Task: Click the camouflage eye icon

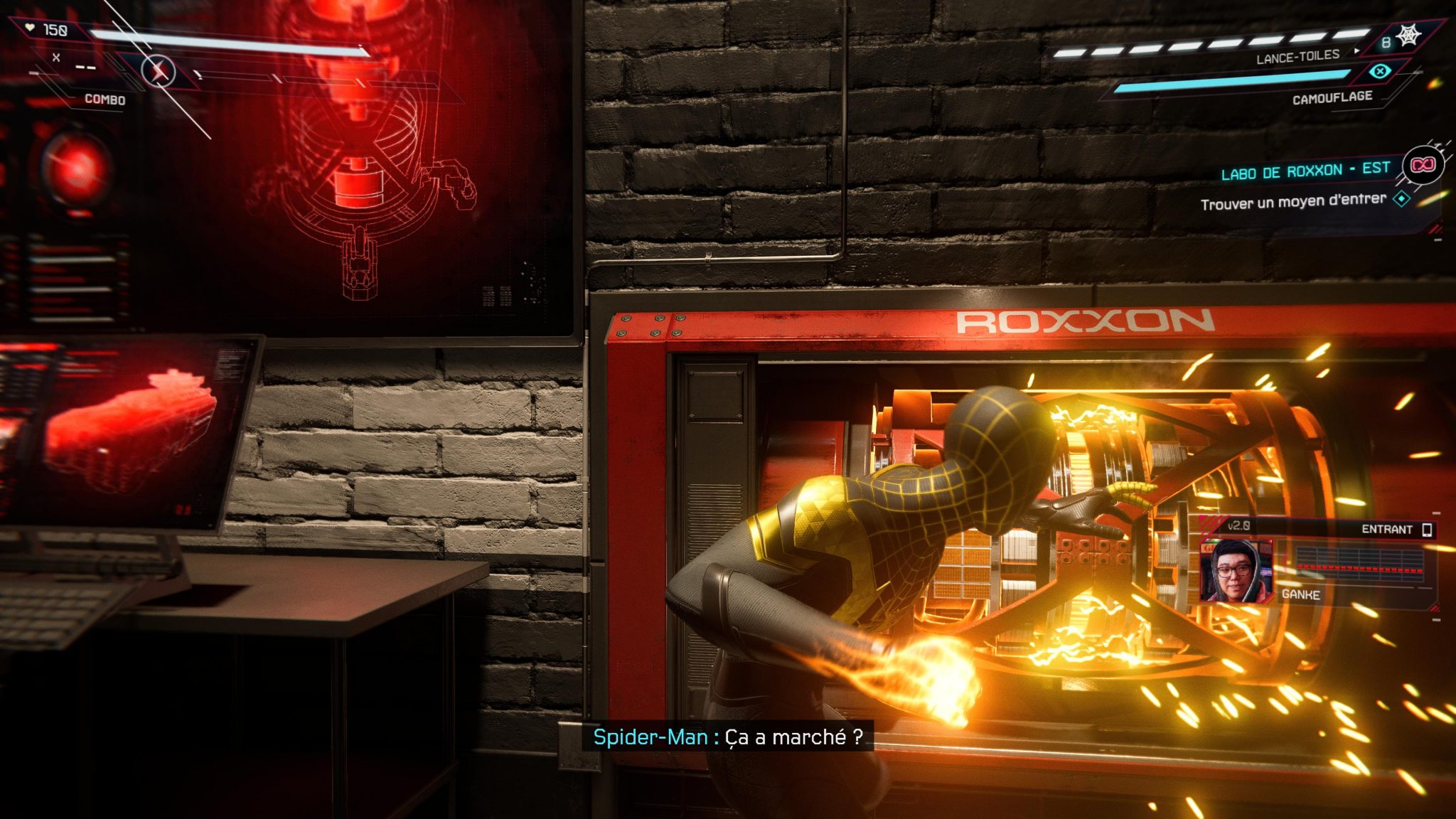Action: pyautogui.click(x=1379, y=71)
